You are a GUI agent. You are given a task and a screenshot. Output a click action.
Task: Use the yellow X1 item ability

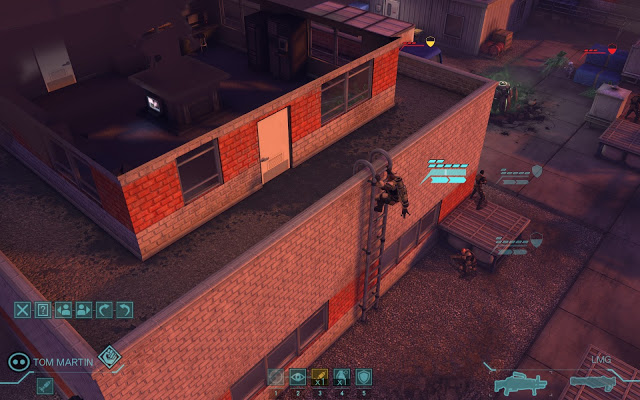(320, 378)
